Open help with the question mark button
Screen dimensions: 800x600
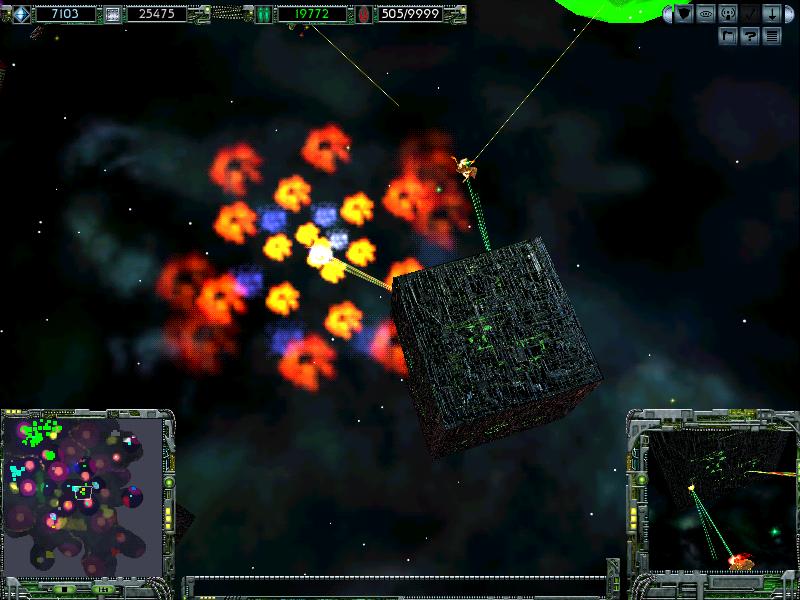(x=750, y=36)
